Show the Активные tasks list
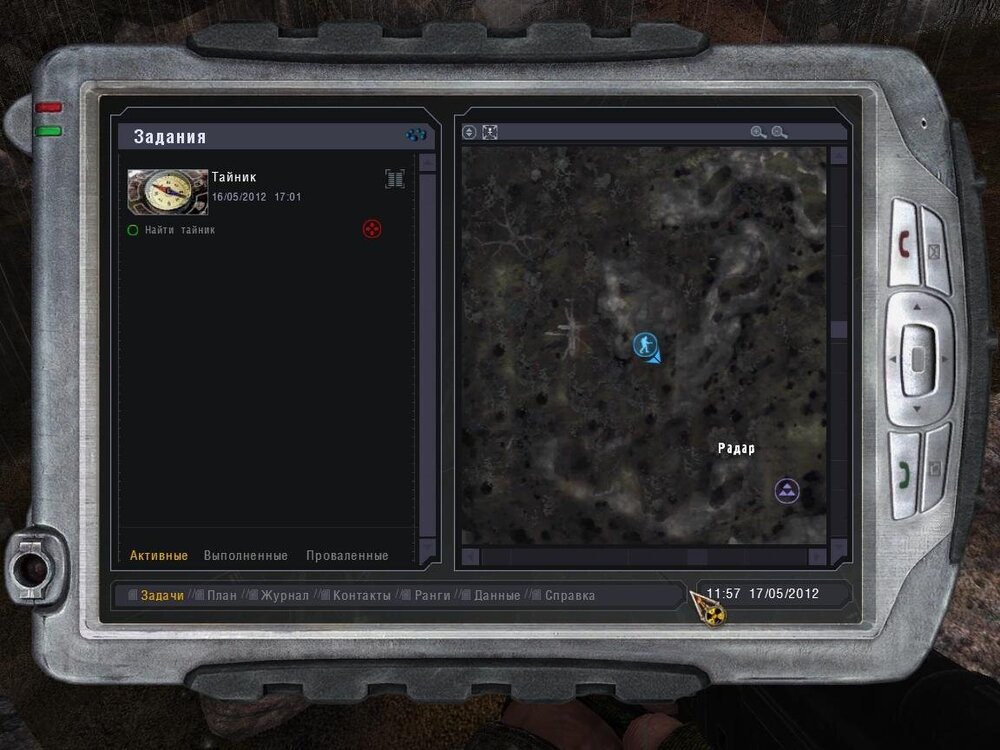 [x=159, y=556]
